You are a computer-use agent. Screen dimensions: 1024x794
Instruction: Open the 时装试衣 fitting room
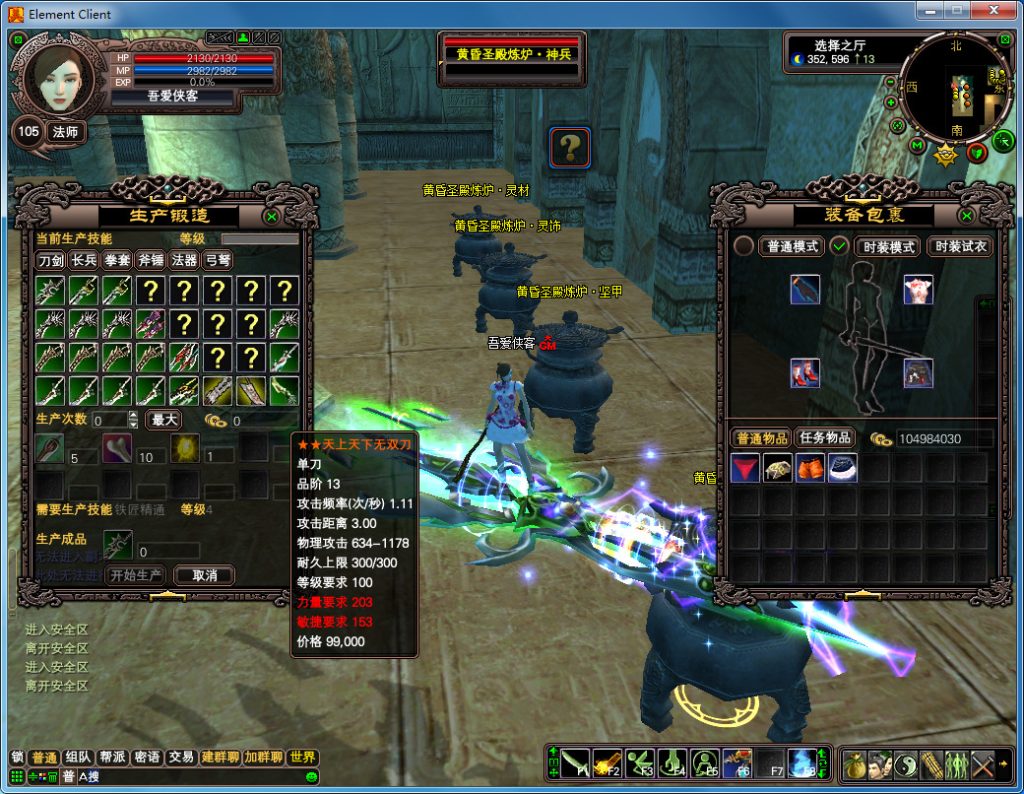click(x=960, y=247)
